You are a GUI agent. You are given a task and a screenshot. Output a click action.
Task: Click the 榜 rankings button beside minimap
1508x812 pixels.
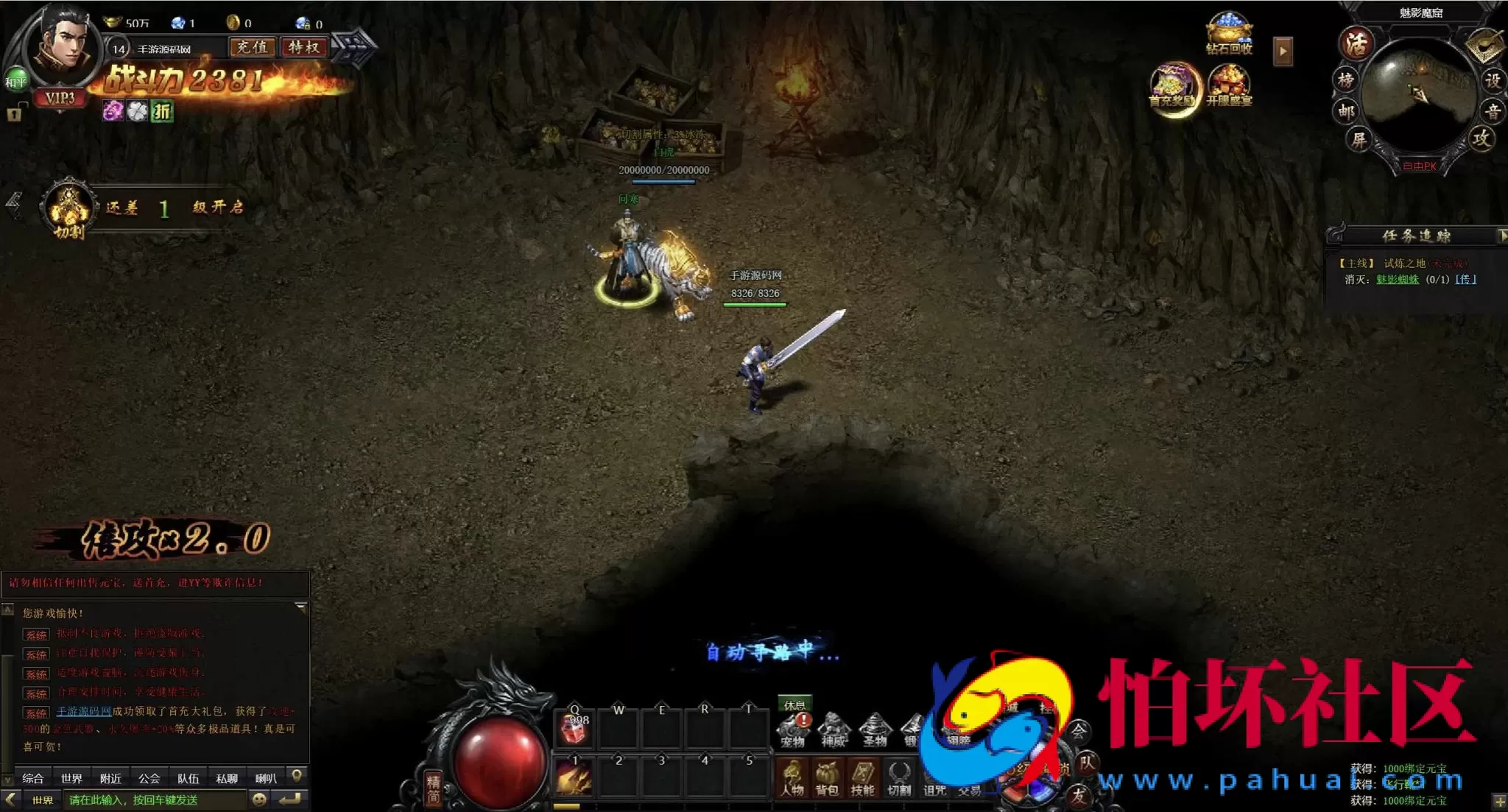[x=1346, y=80]
